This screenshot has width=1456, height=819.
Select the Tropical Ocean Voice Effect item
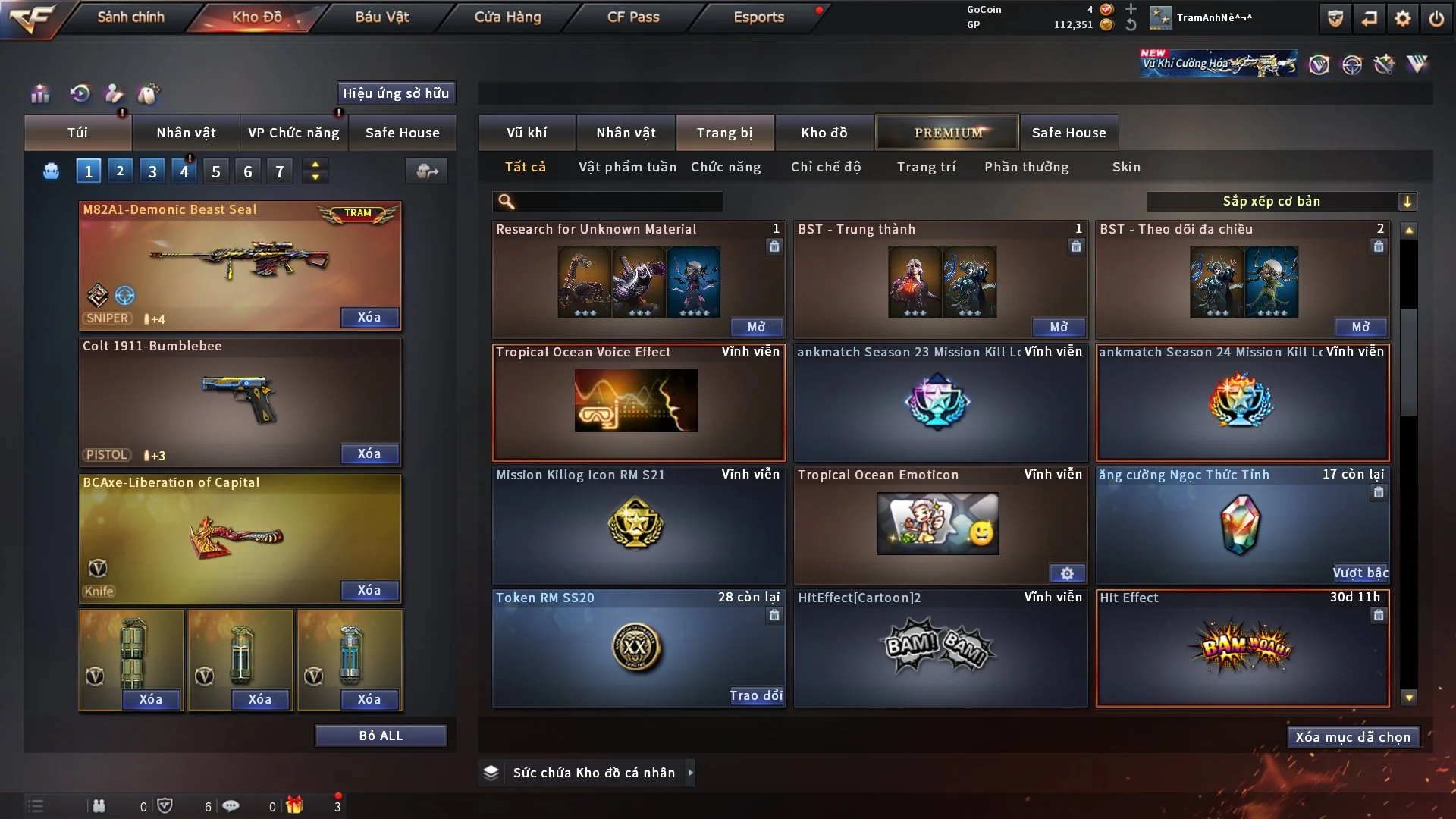(x=638, y=401)
